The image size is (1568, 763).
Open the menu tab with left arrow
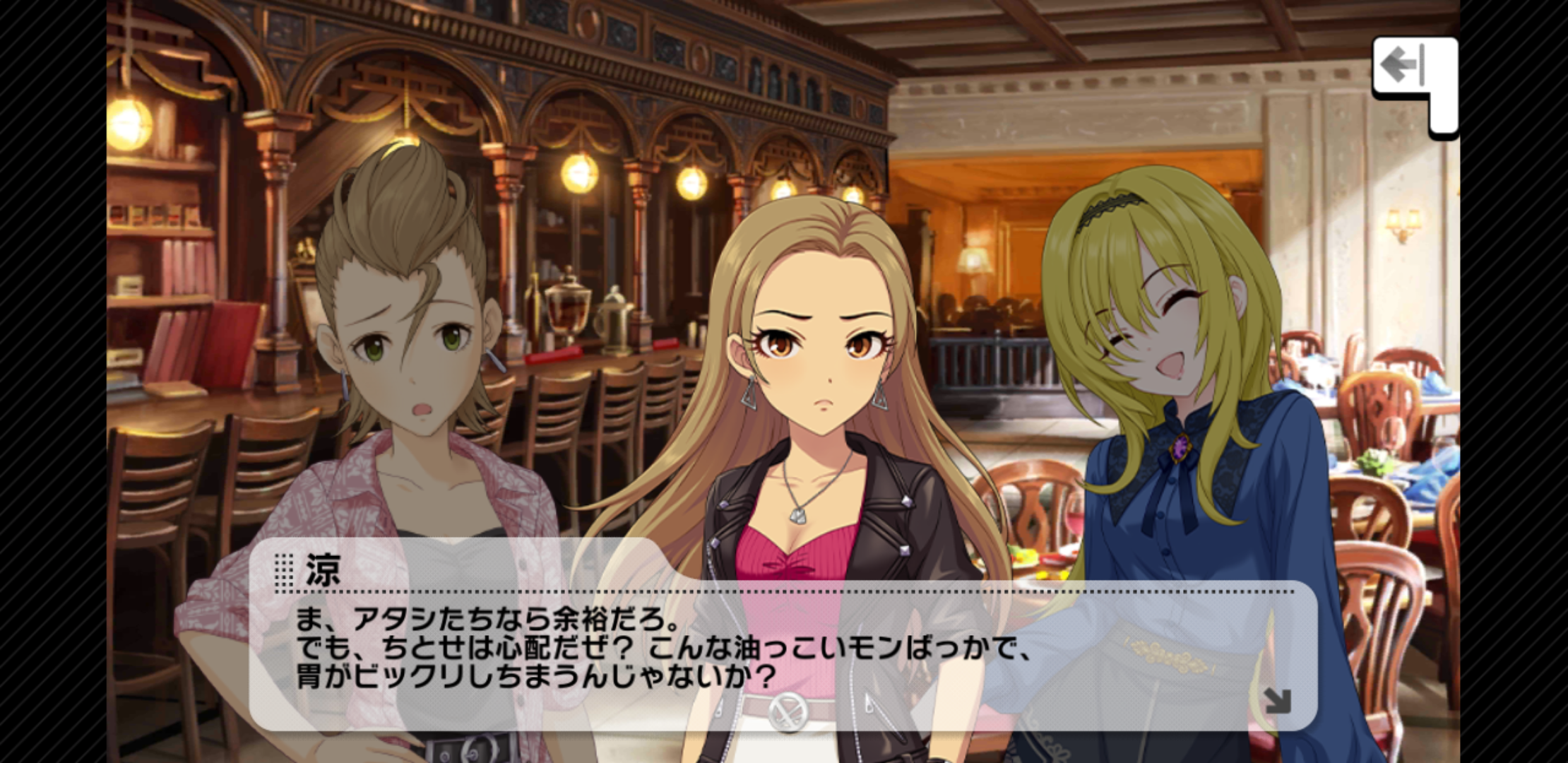pos(1404,67)
